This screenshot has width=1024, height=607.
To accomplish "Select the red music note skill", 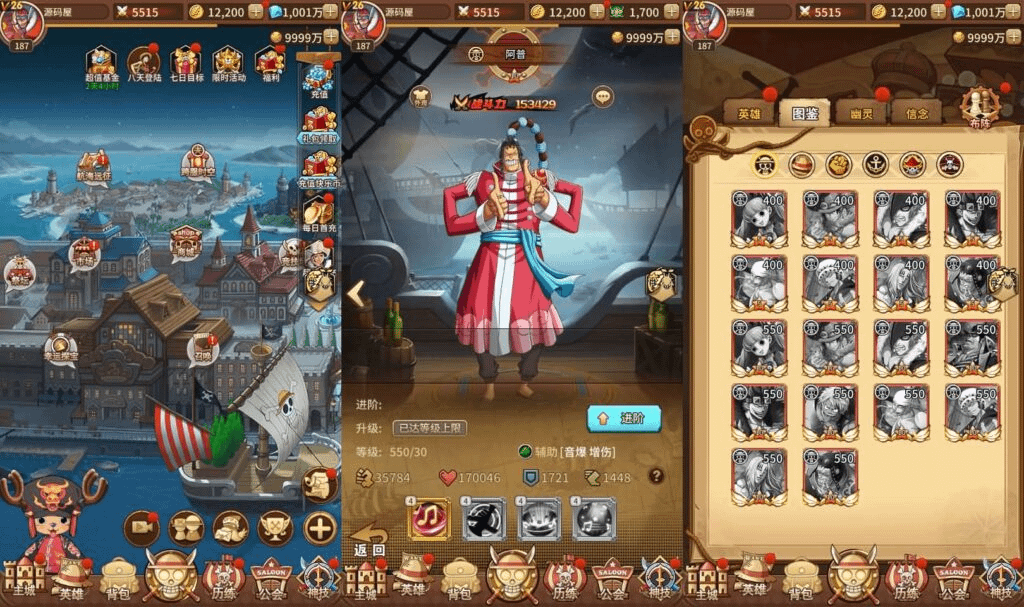I will [x=429, y=519].
